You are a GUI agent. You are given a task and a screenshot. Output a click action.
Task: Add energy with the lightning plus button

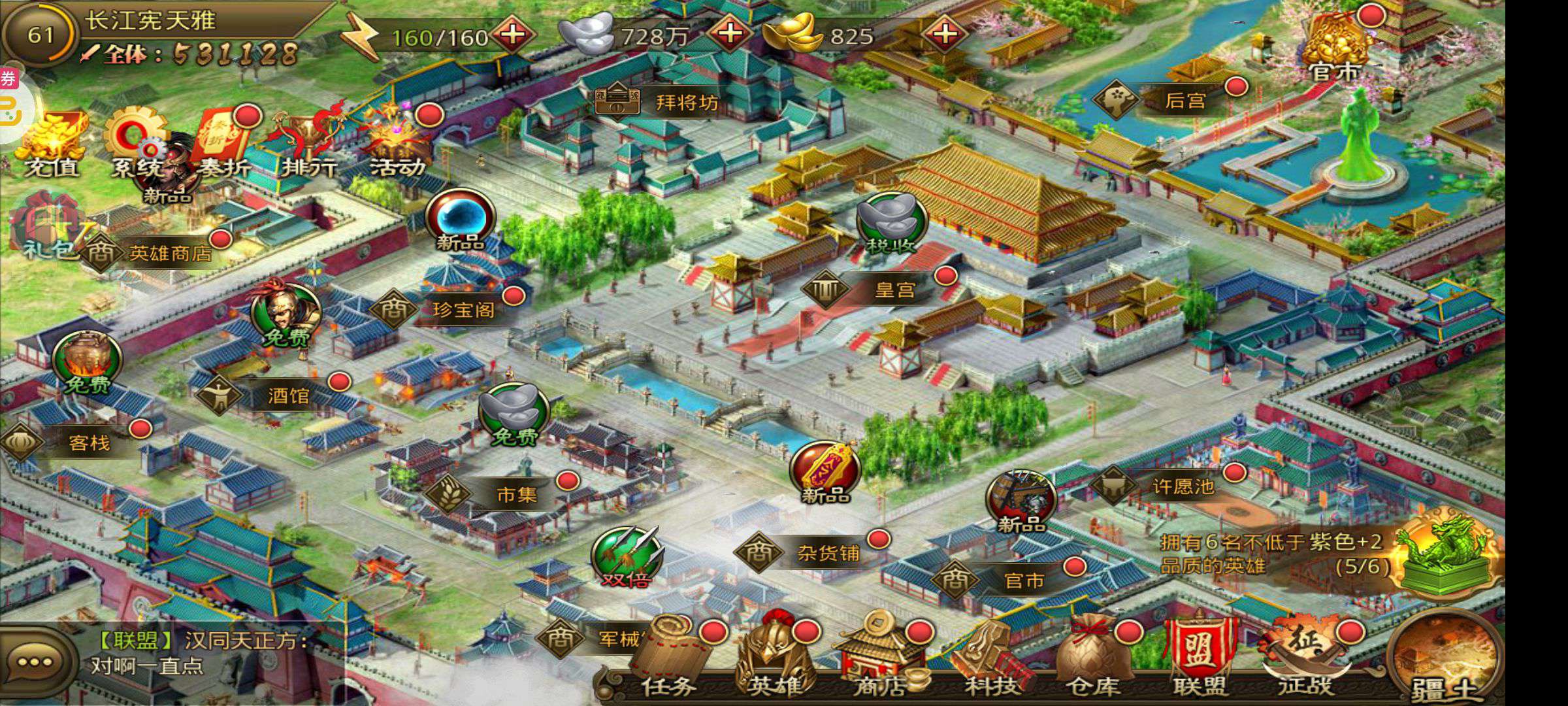click(x=513, y=34)
